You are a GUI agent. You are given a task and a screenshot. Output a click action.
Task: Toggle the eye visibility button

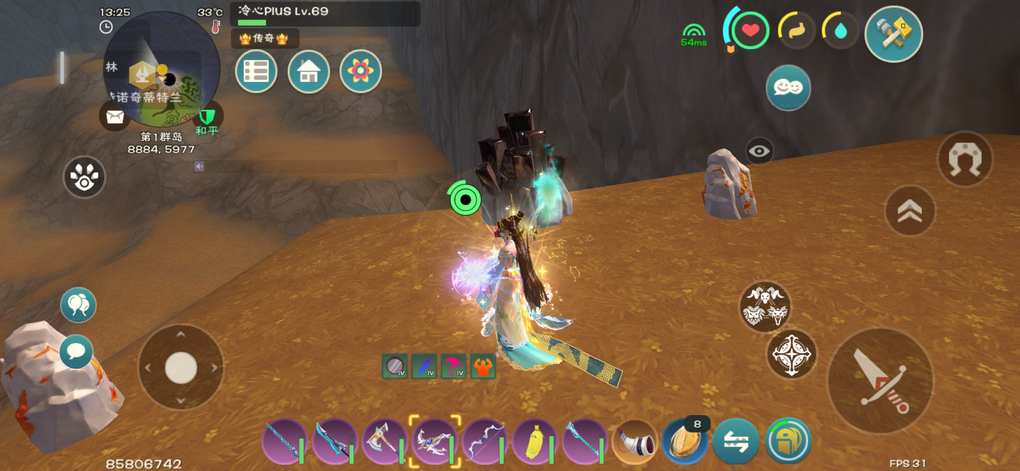[759, 151]
